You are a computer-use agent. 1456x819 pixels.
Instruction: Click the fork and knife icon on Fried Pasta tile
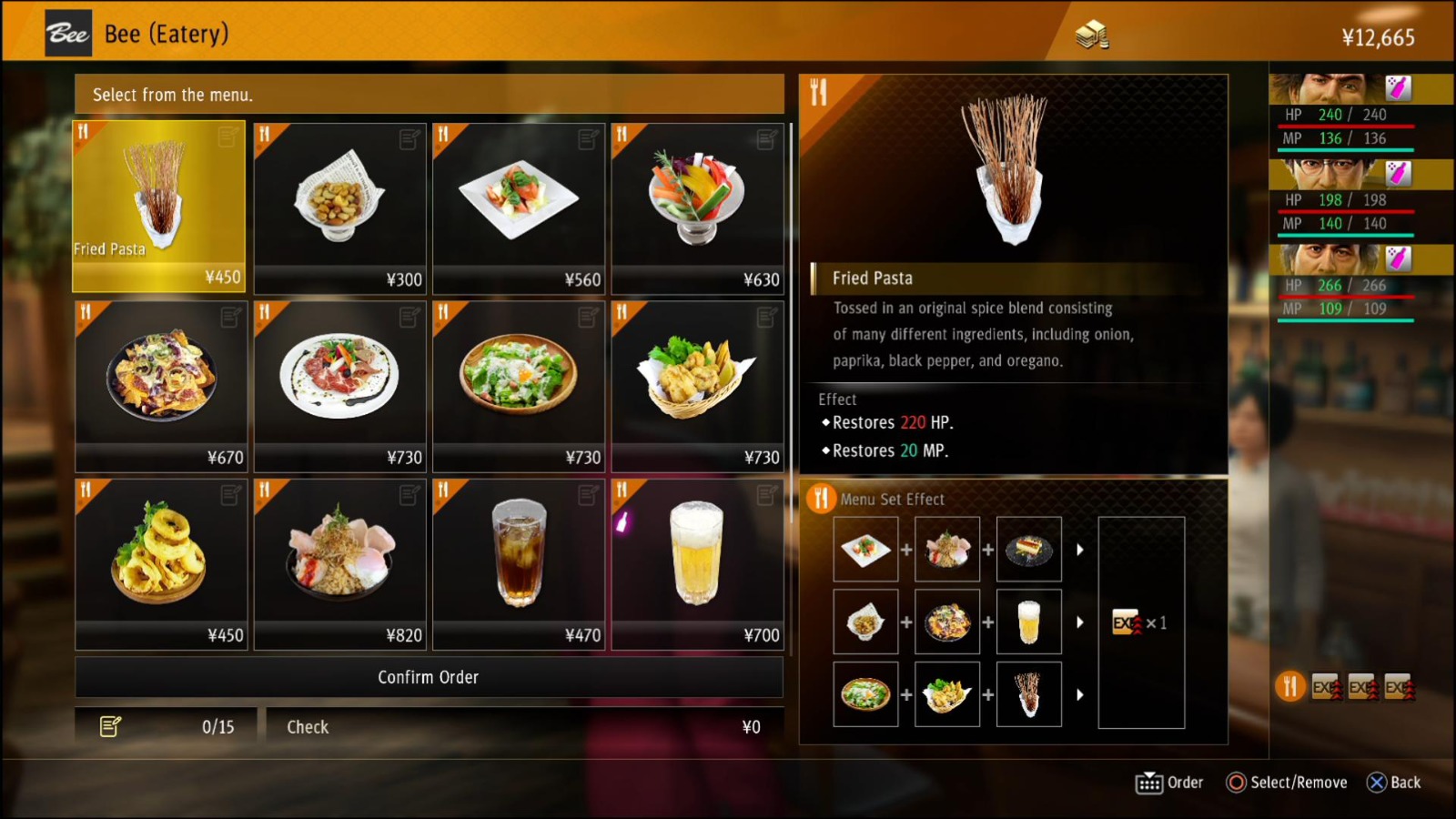(x=84, y=133)
